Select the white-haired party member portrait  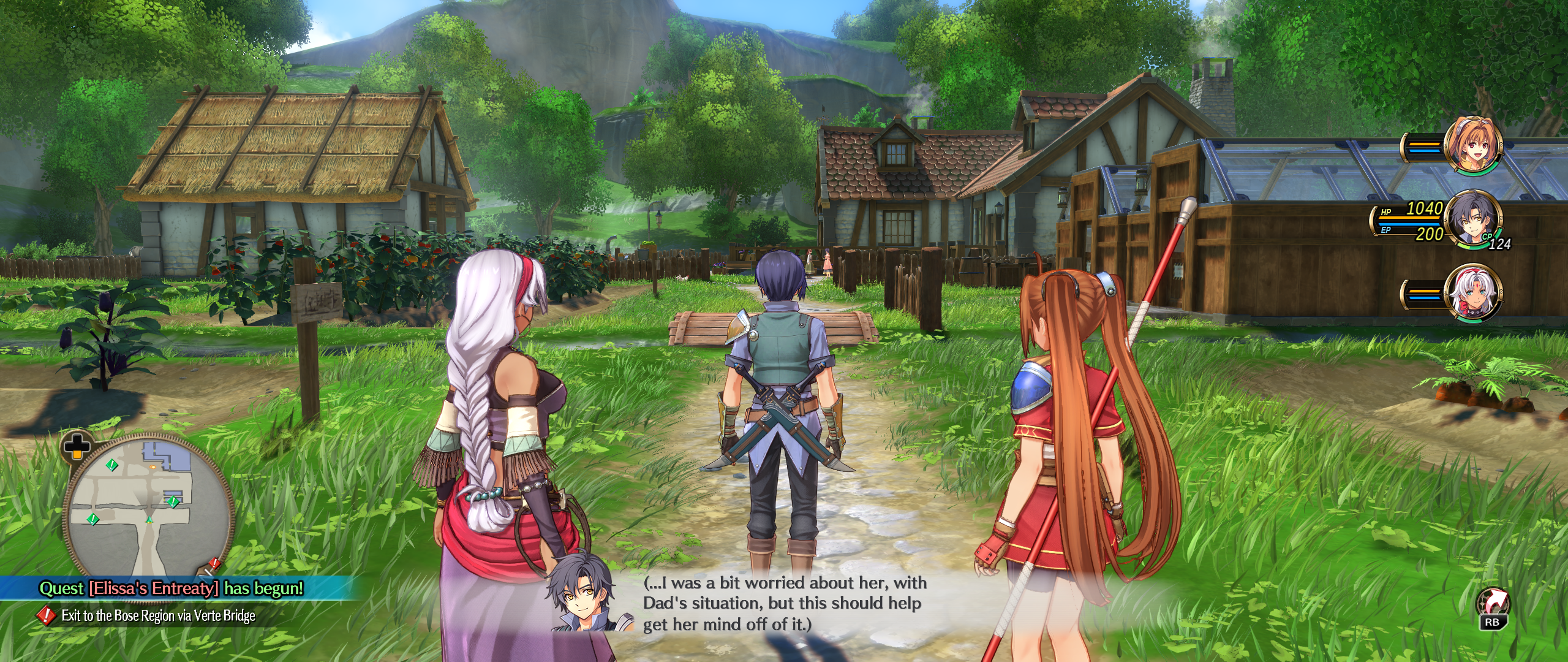pyautogui.click(x=1472, y=294)
